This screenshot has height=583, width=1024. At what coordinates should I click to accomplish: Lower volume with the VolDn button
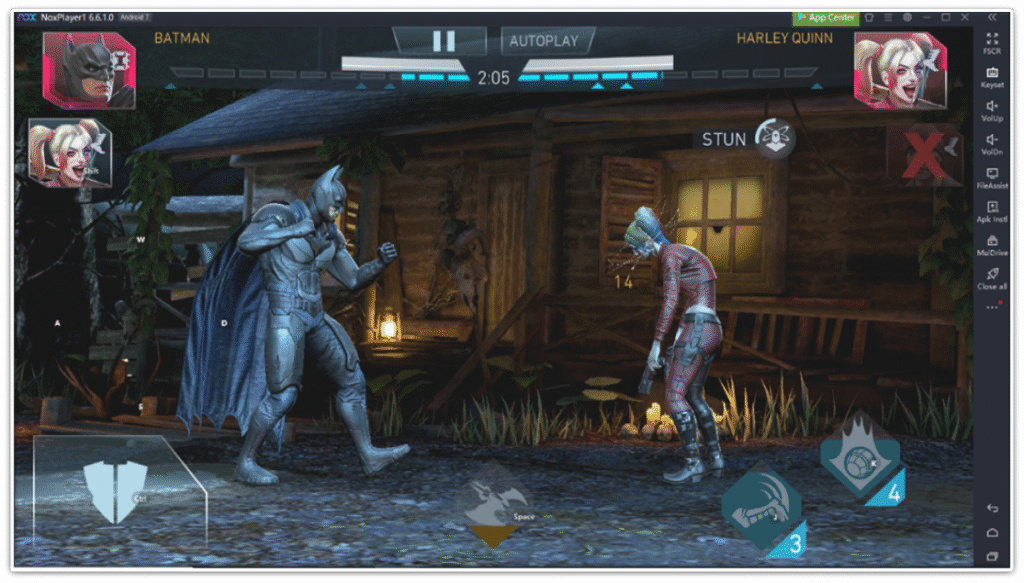(x=992, y=144)
